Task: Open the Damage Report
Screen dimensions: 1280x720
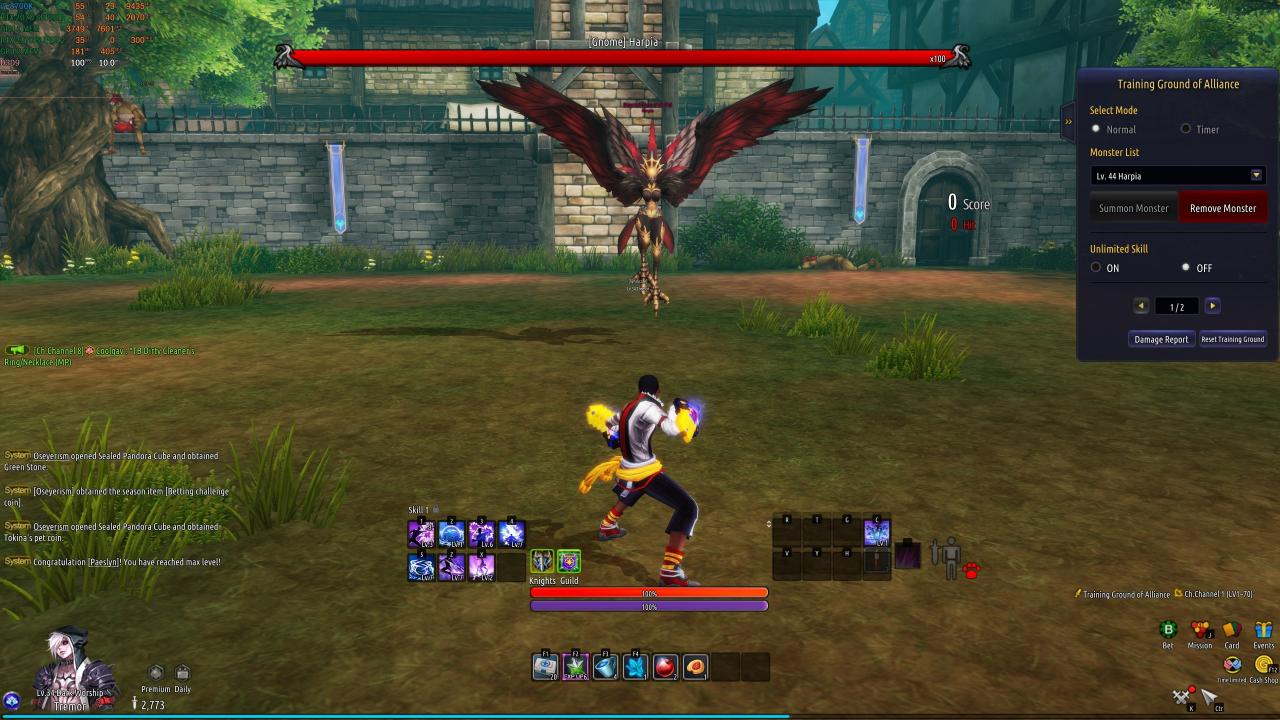Action: 1161,339
